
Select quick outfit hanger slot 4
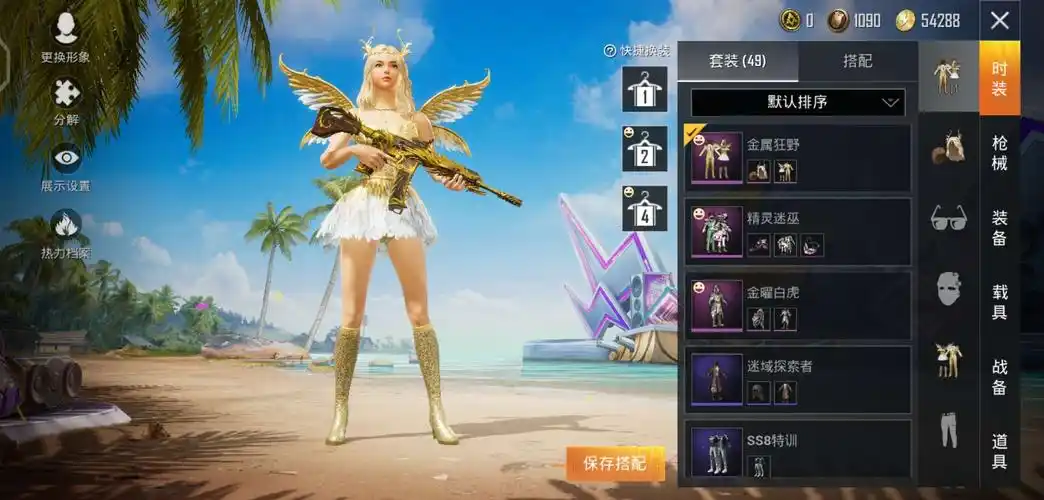(x=645, y=209)
